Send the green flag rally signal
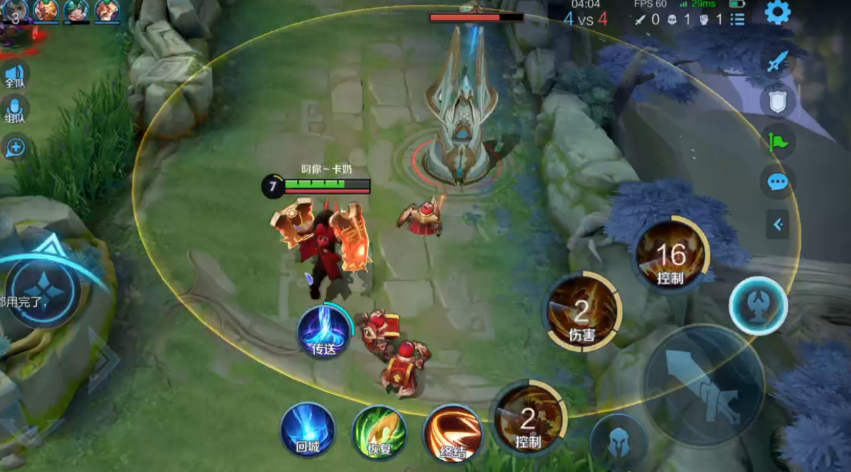 pyautogui.click(x=777, y=140)
